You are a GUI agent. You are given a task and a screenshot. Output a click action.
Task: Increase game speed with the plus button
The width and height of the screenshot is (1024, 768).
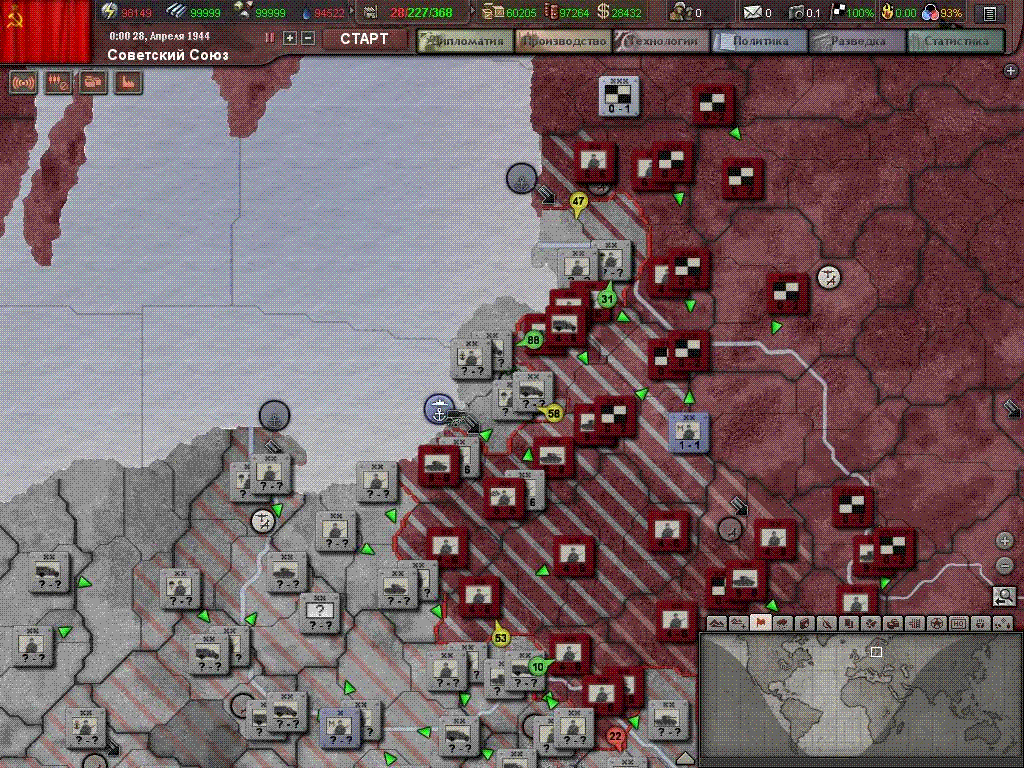pyautogui.click(x=290, y=38)
